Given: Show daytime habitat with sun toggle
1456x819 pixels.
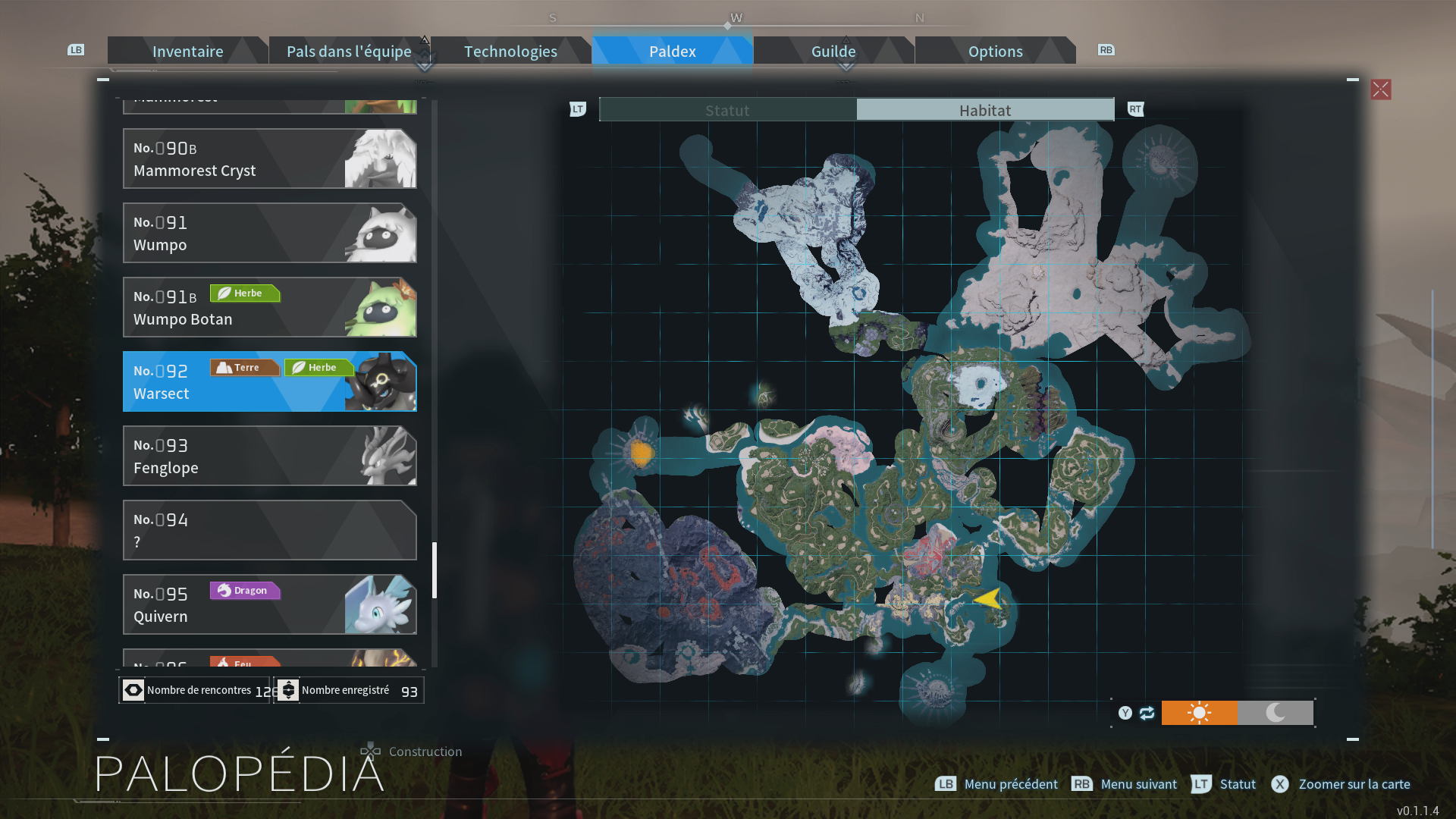Looking at the screenshot, I should point(1199,713).
